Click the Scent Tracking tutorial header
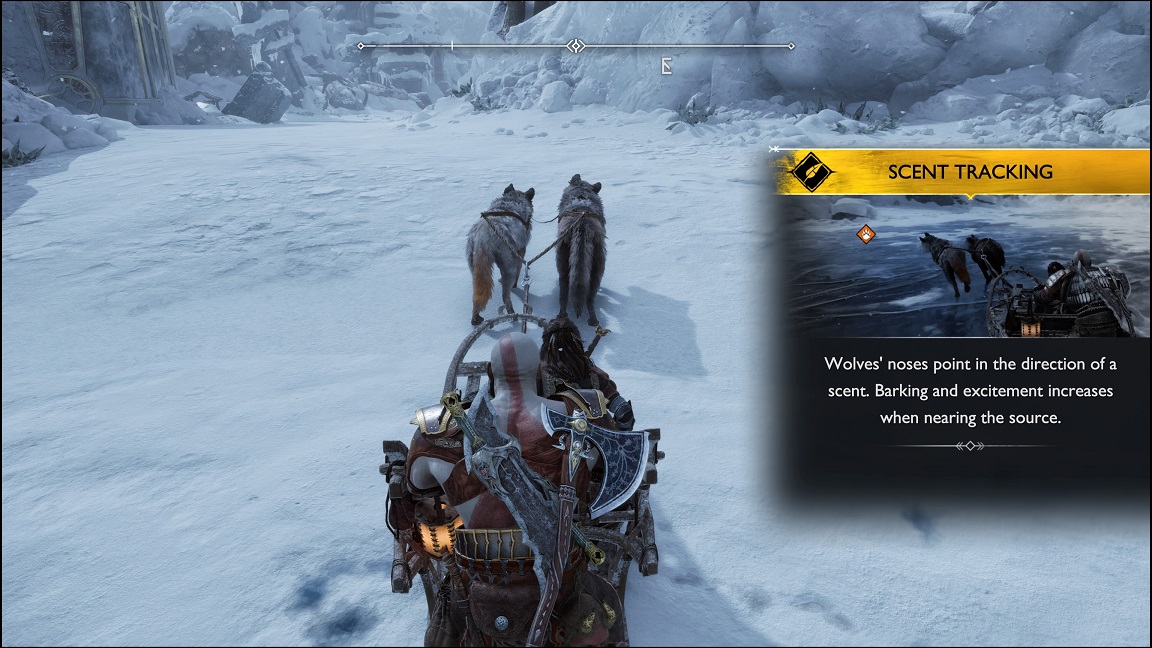 pyautogui.click(x=969, y=172)
